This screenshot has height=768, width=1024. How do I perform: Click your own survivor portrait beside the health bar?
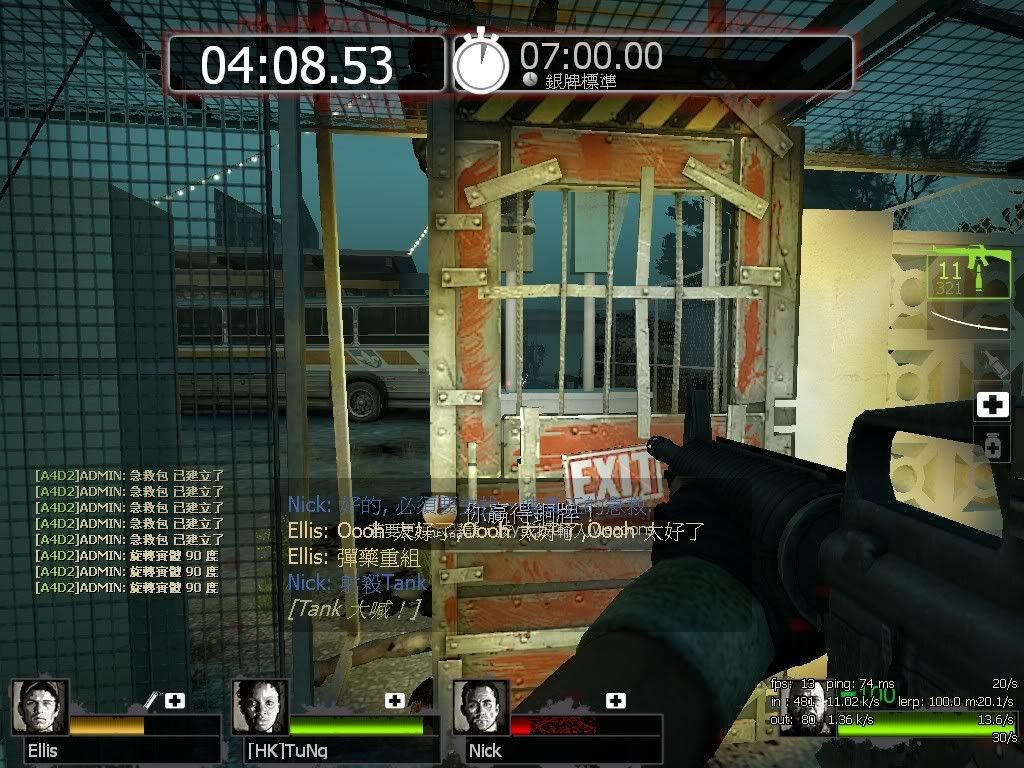pos(805,708)
